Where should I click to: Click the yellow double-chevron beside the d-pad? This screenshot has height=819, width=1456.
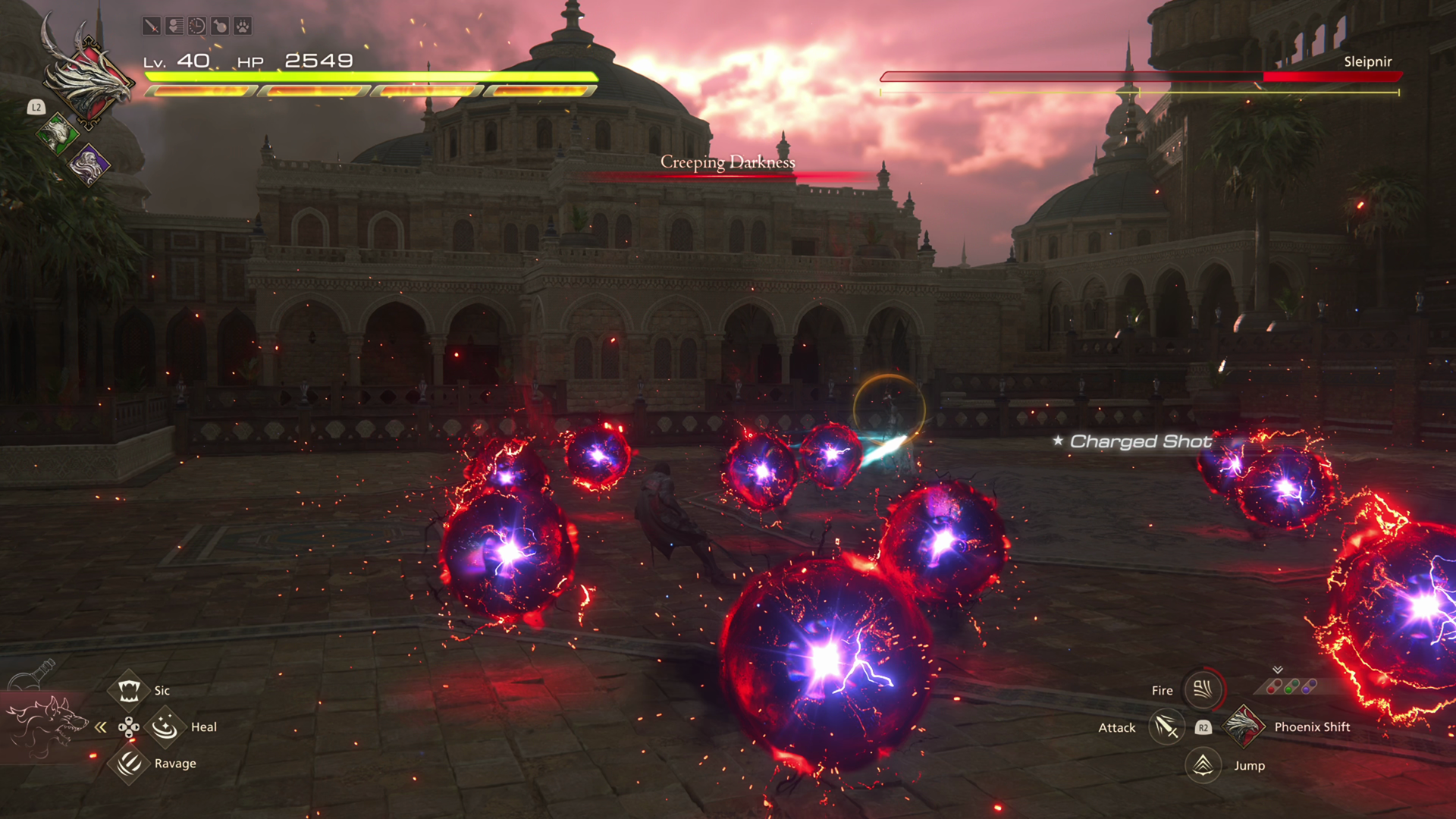[101, 727]
